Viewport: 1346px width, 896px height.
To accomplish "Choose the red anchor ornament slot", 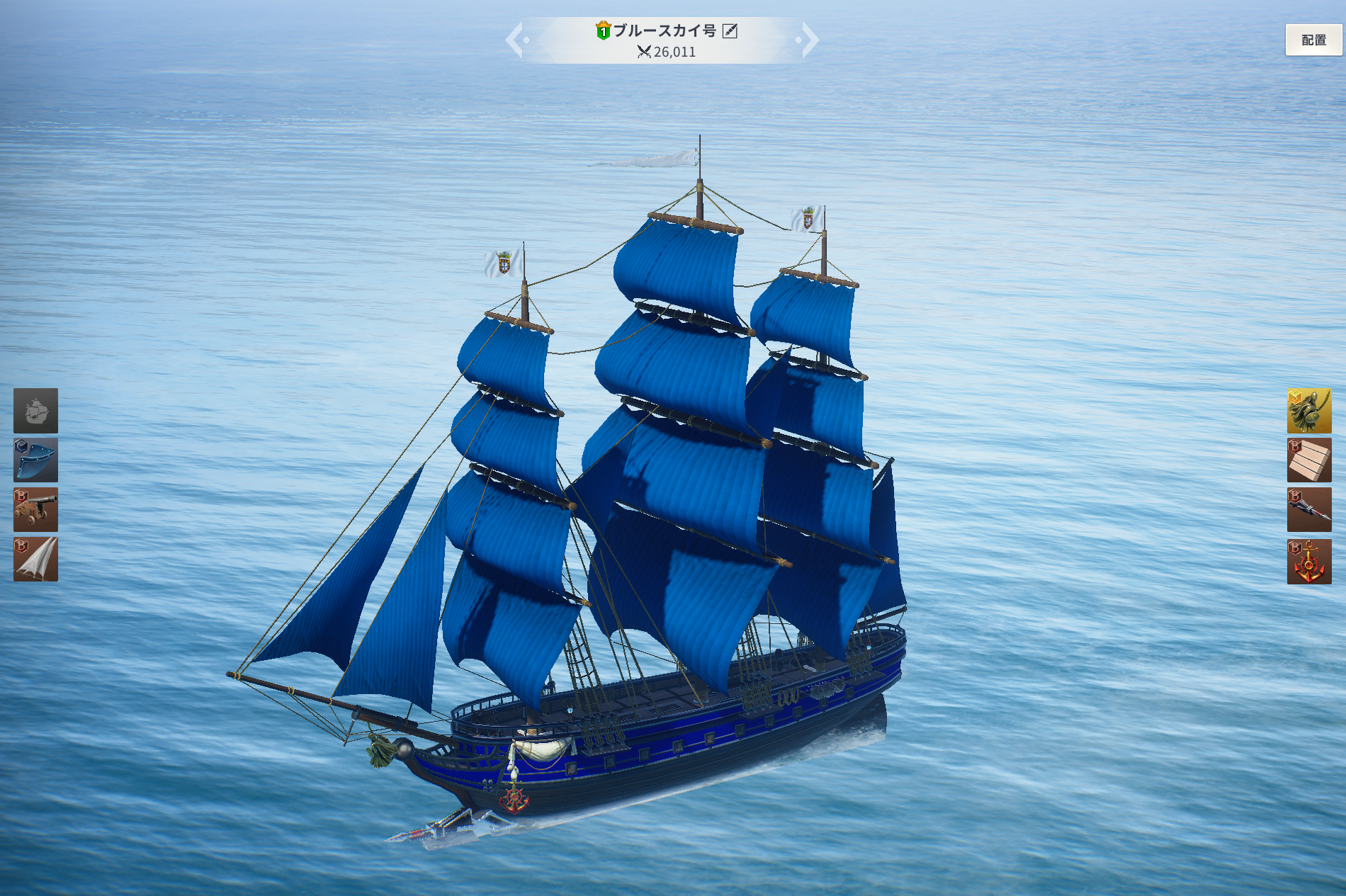I will click(x=1308, y=562).
